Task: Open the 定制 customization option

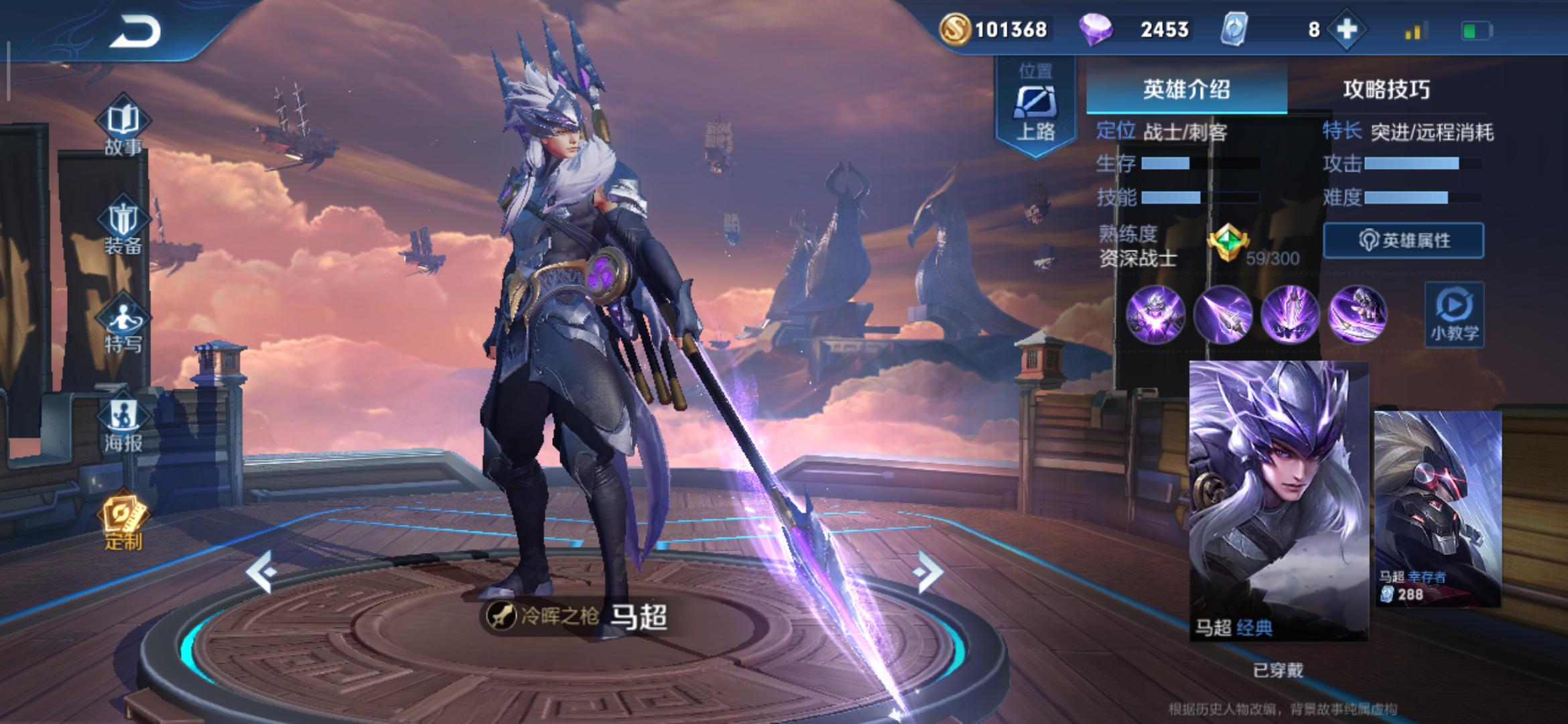Action: pyautogui.click(x=123, y=523)
